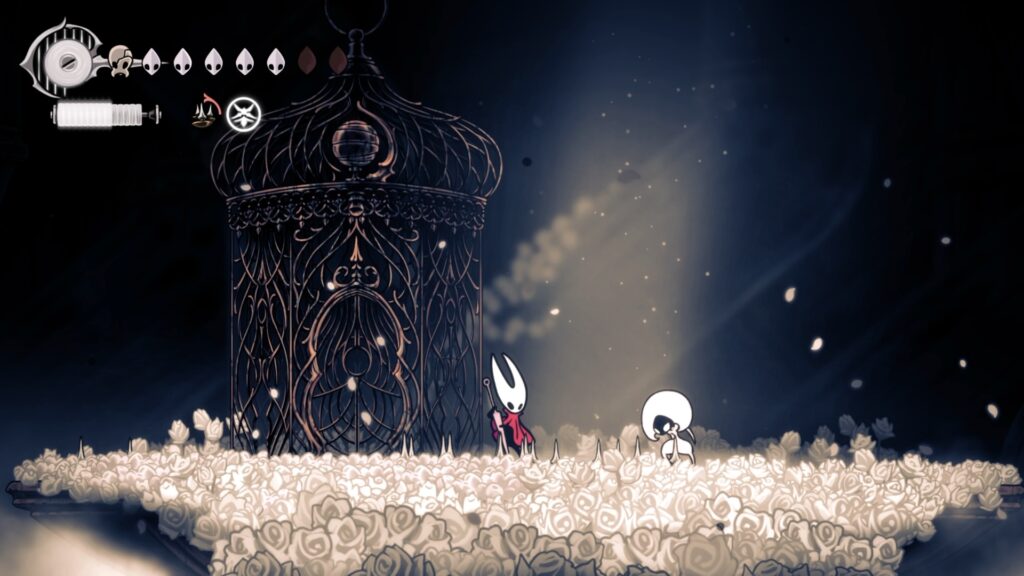Click the skull mask icon beside the spool

[x=122, y=61]
